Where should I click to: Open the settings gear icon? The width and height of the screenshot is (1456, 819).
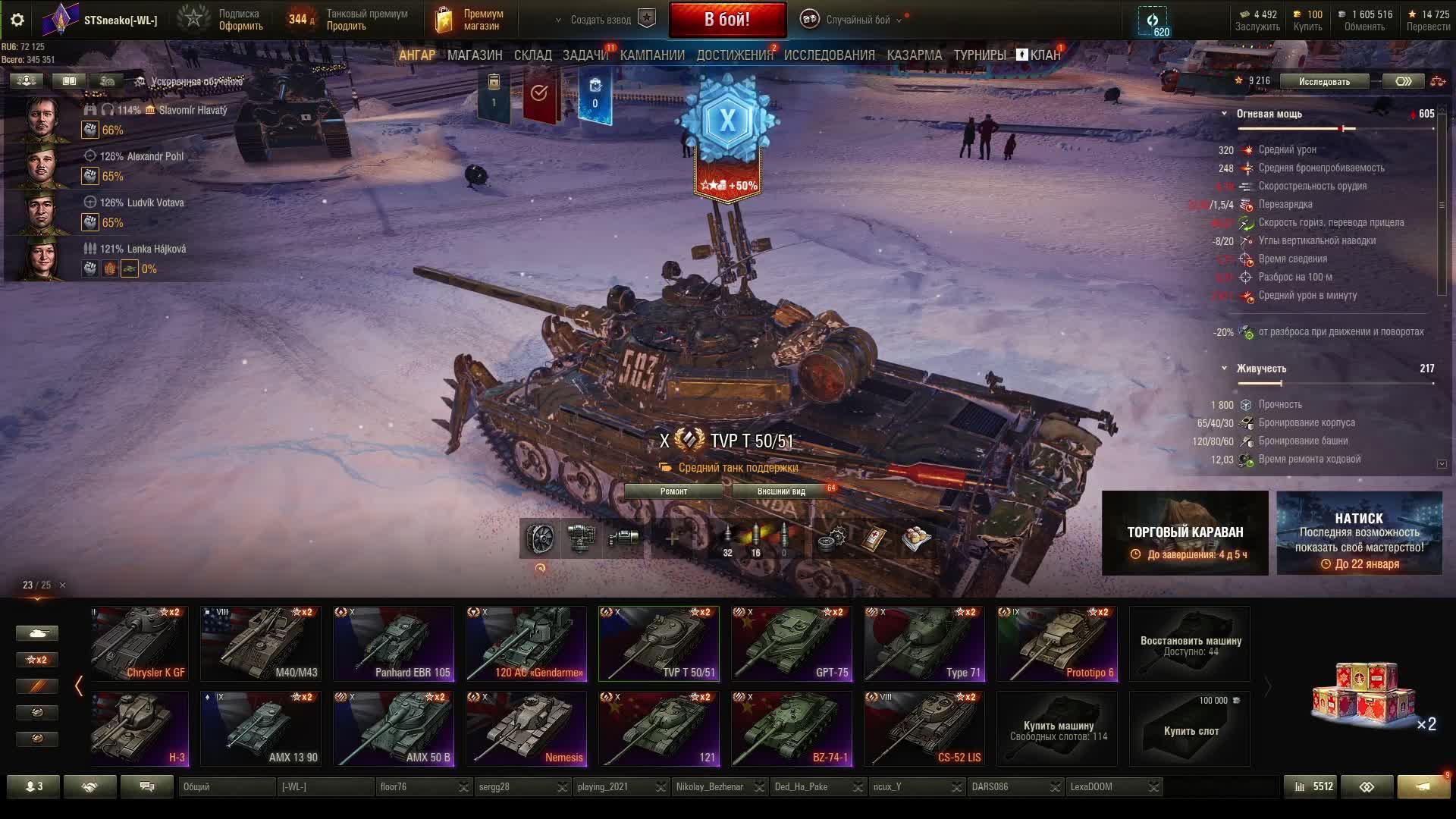click(x=17, y=20)
